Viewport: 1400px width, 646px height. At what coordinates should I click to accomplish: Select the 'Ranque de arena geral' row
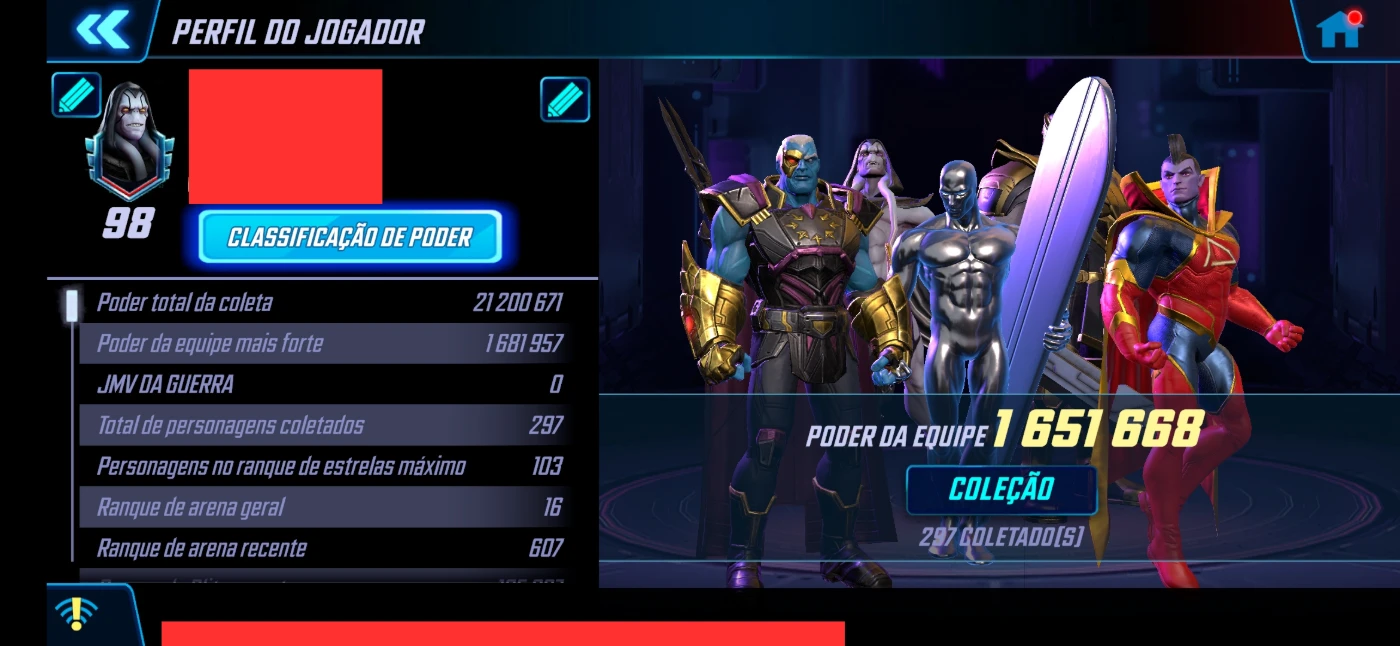(x=328, y=508)
